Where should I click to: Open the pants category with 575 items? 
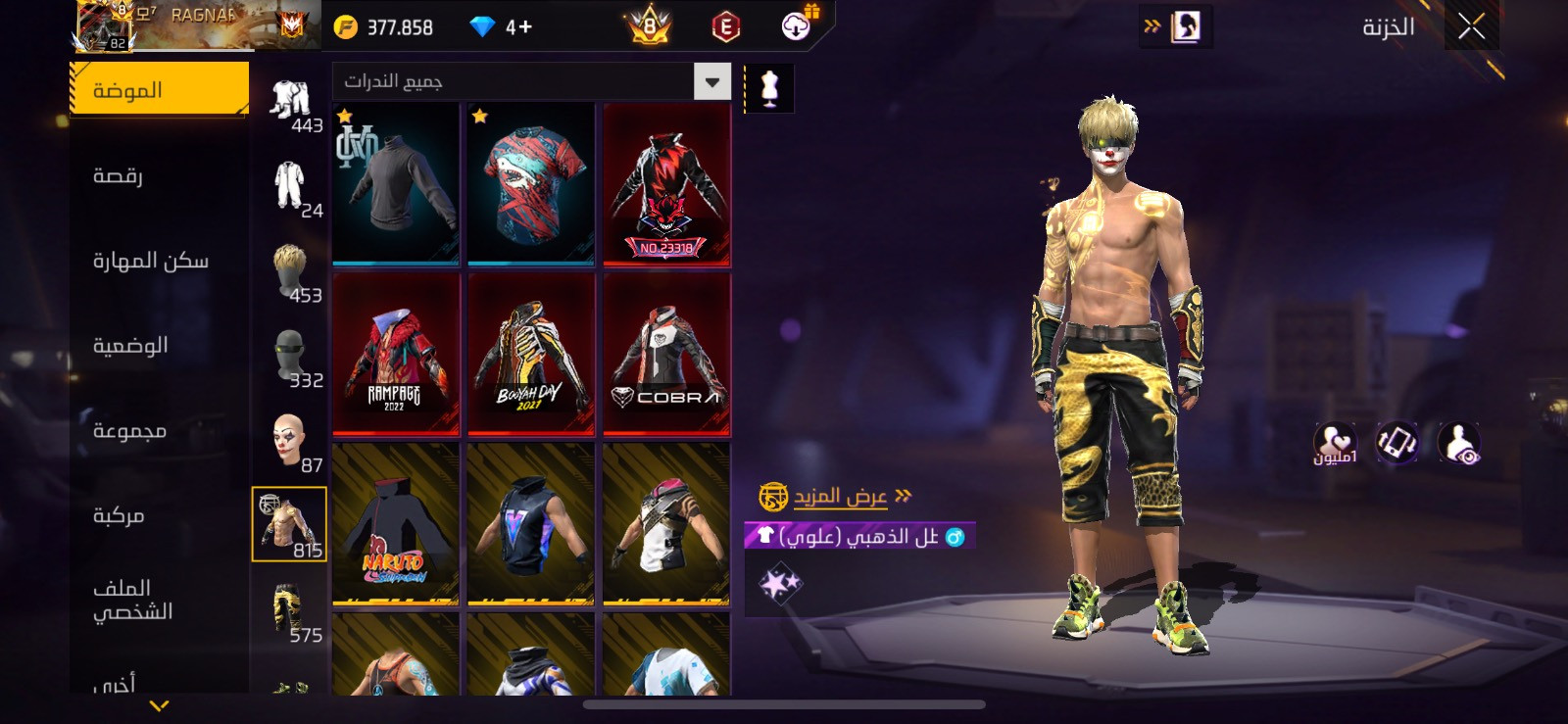pos(291,613)
